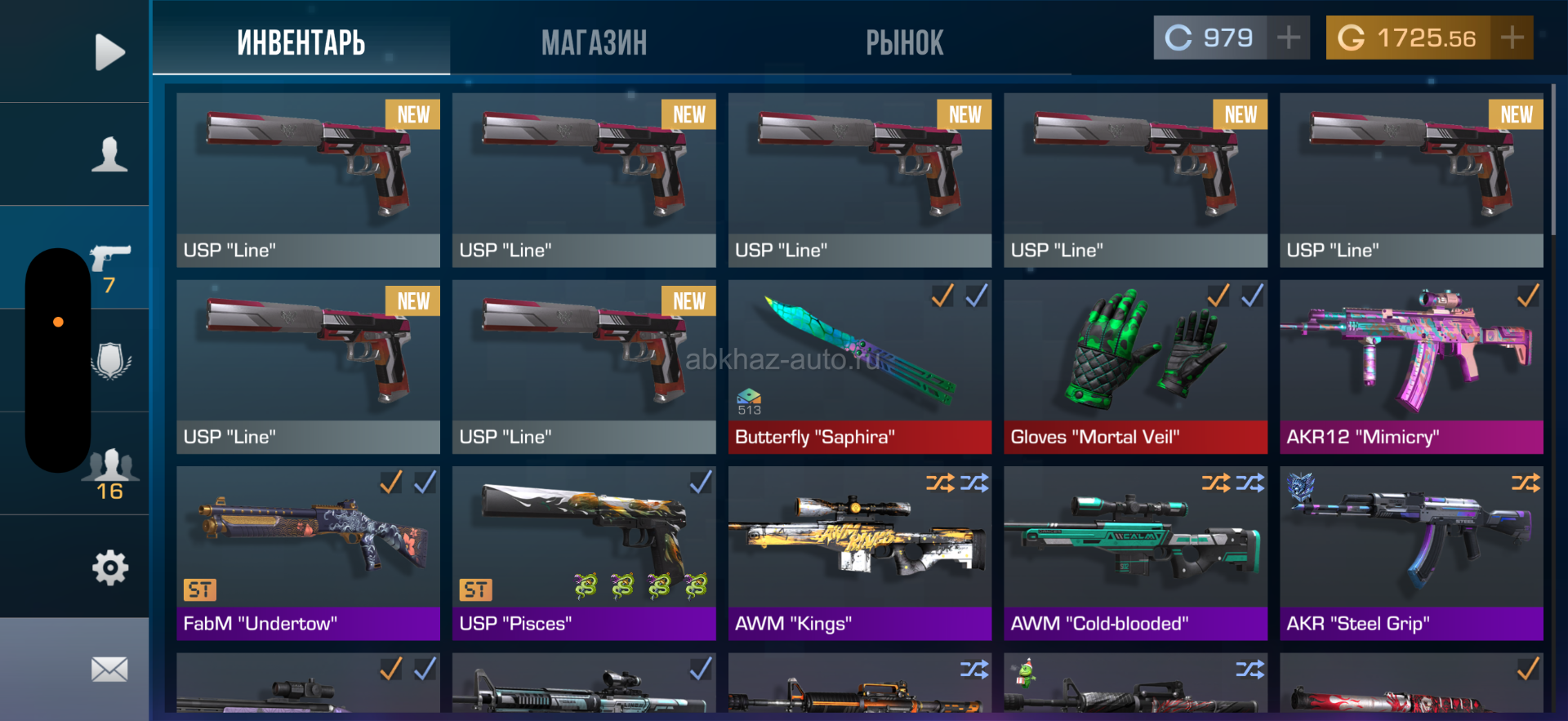
Task: Open the РЫНОК market tab
Action: (x=904, y=42)
